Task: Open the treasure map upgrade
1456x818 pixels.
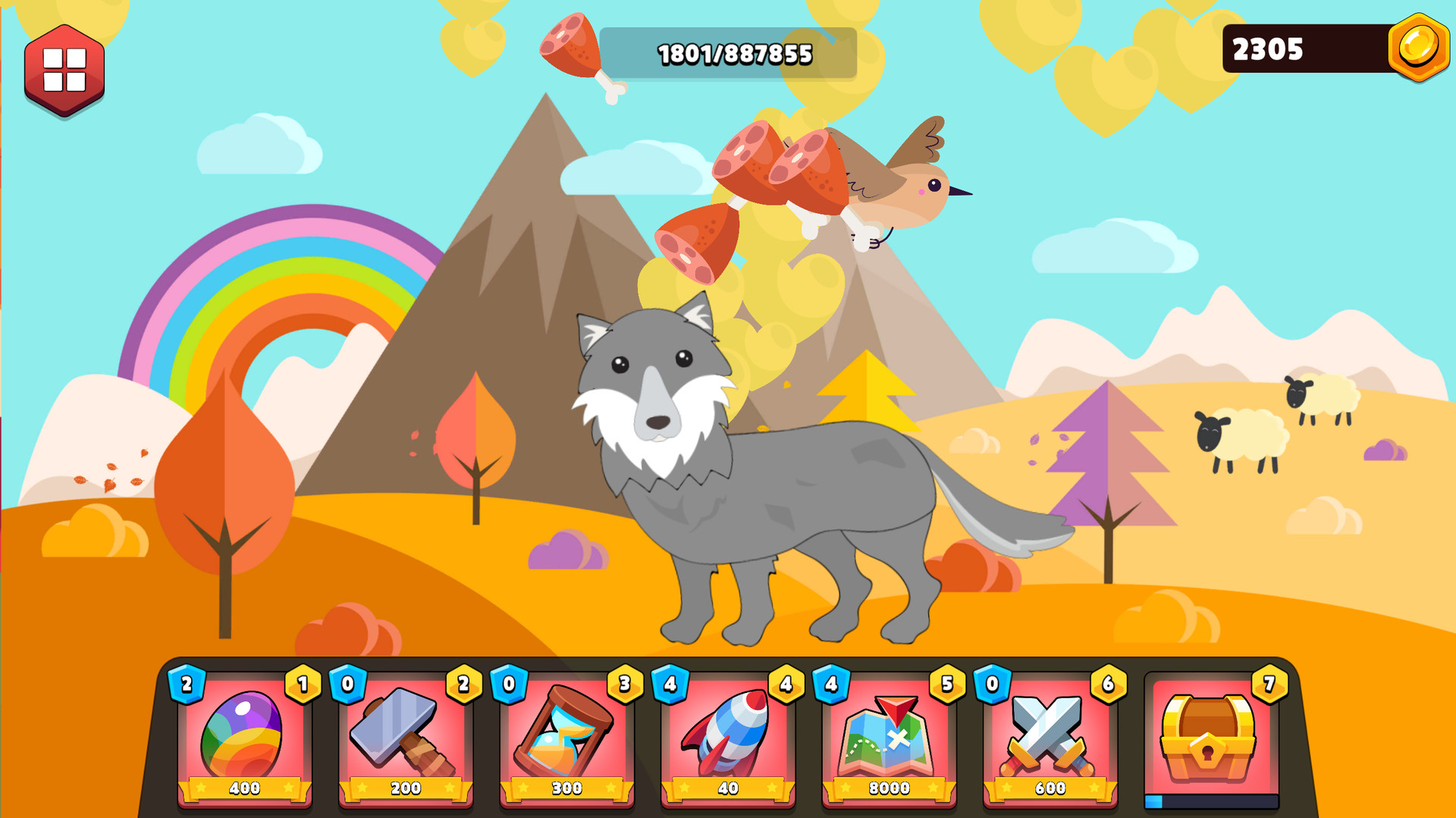Action: click(x=889, y=737)
